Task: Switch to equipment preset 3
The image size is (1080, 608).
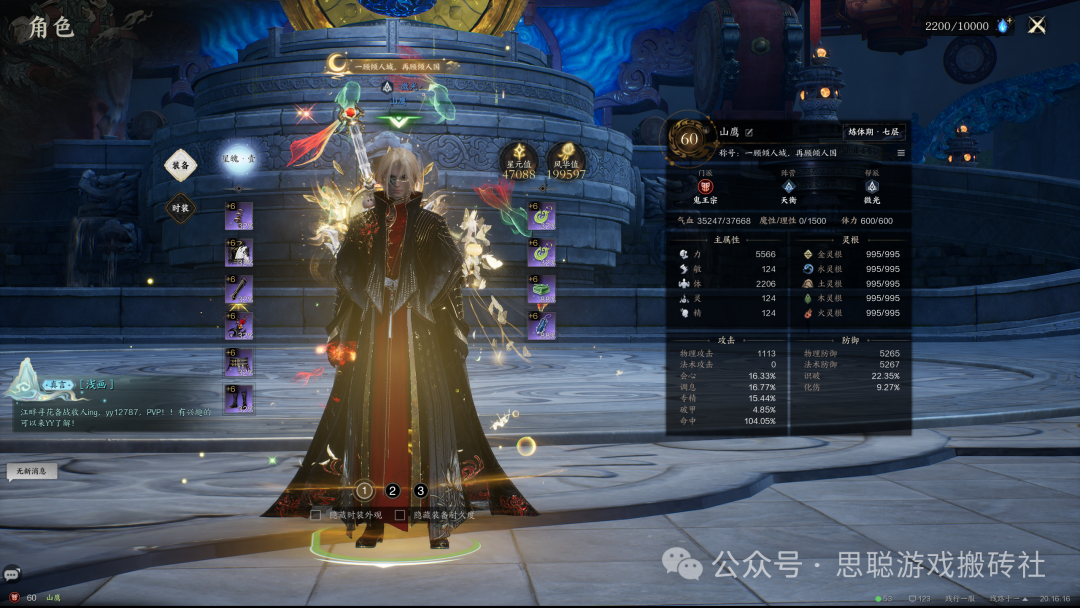Action: point(421,490)
